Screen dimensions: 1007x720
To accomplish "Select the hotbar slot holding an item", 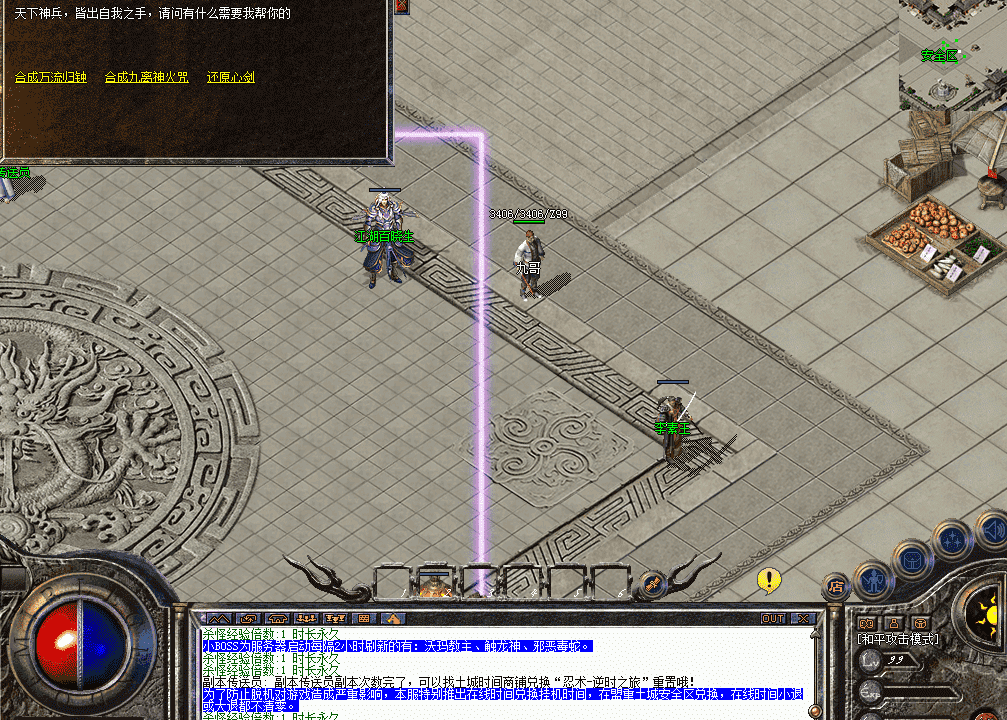I will [x=434, y=584].
